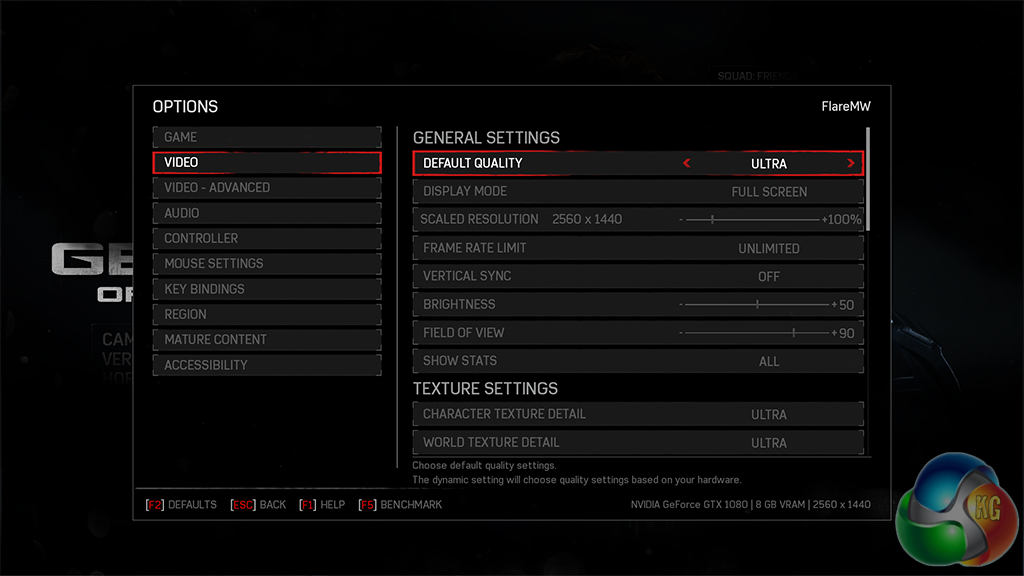Switch to Video - Advanced settings

(x=266, y=188)
